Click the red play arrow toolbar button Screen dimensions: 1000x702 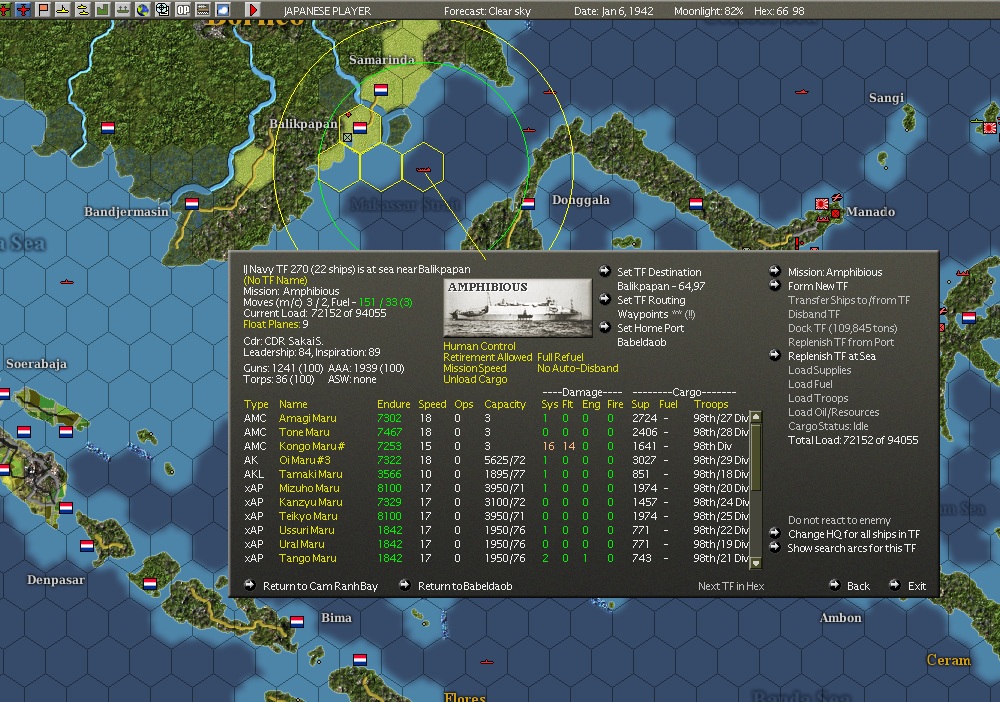pyautogui.click(x=253, y=9)
